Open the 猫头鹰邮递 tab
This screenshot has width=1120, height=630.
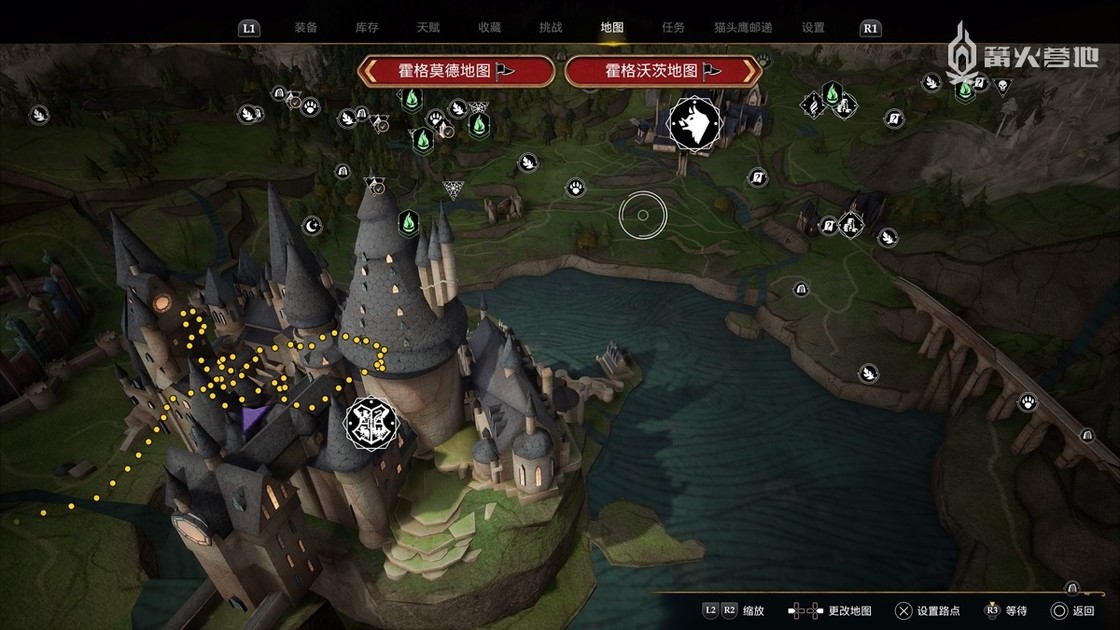tap(743, 28)
